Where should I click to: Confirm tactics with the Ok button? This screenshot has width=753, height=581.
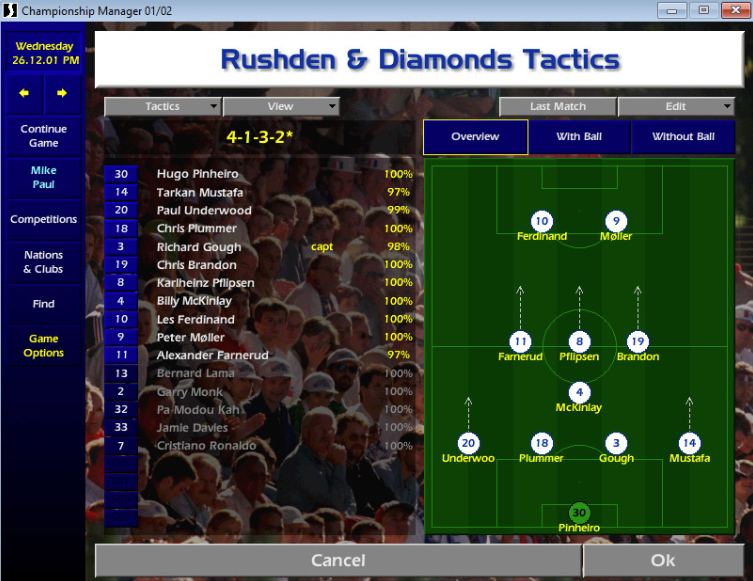tap(663, 561)
